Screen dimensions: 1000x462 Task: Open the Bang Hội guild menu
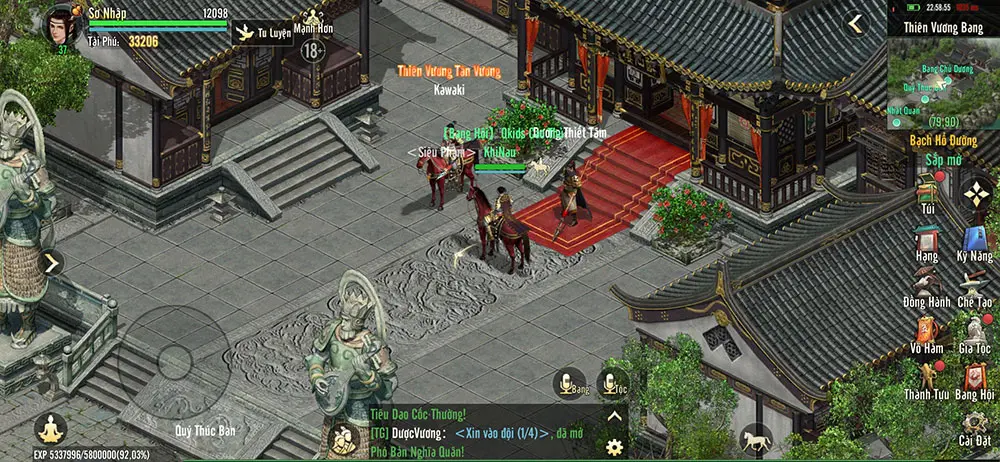coord(974,378)
